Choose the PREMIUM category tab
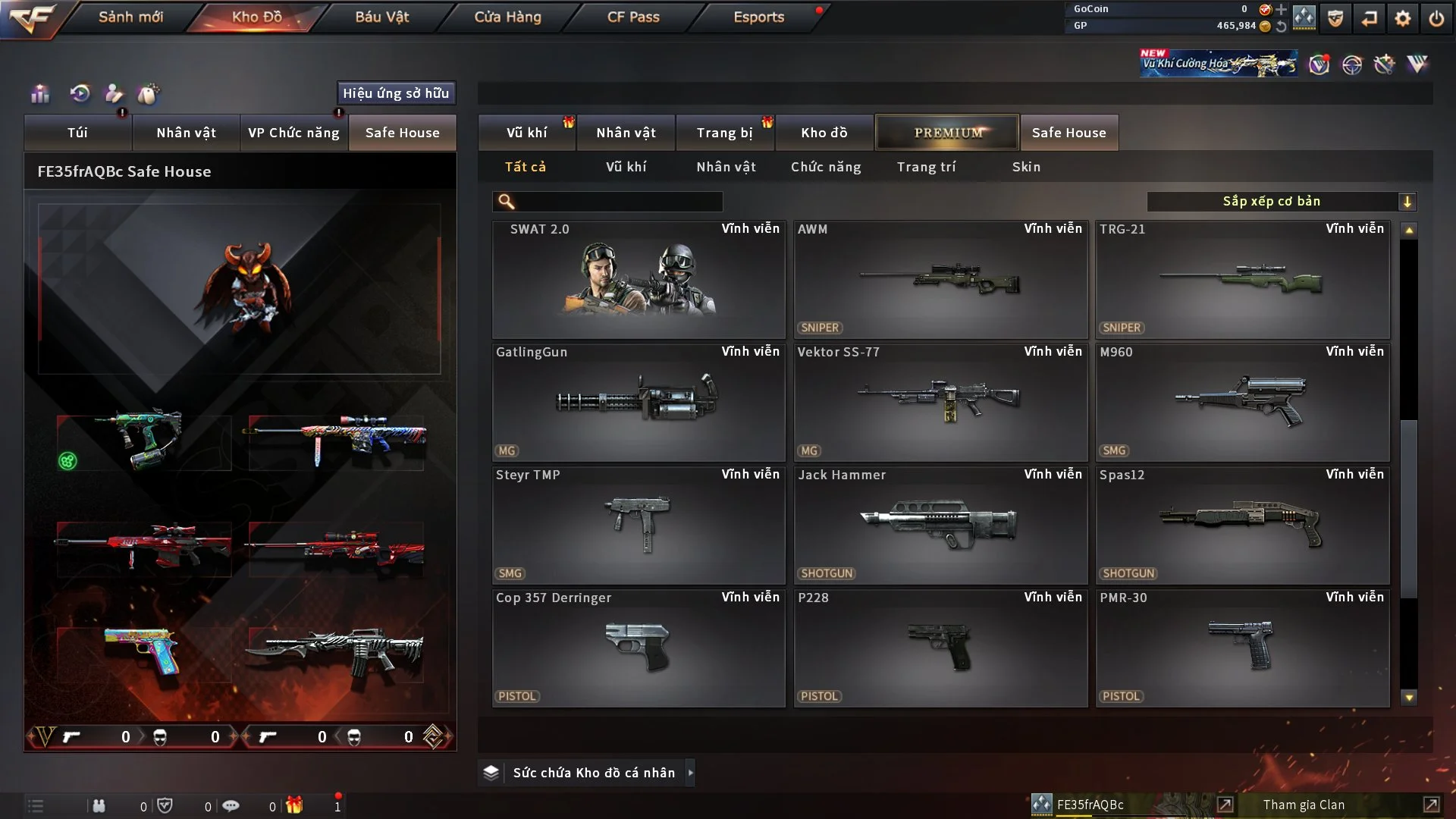This screenshot has height=819, width=1456. coord(947,133)
